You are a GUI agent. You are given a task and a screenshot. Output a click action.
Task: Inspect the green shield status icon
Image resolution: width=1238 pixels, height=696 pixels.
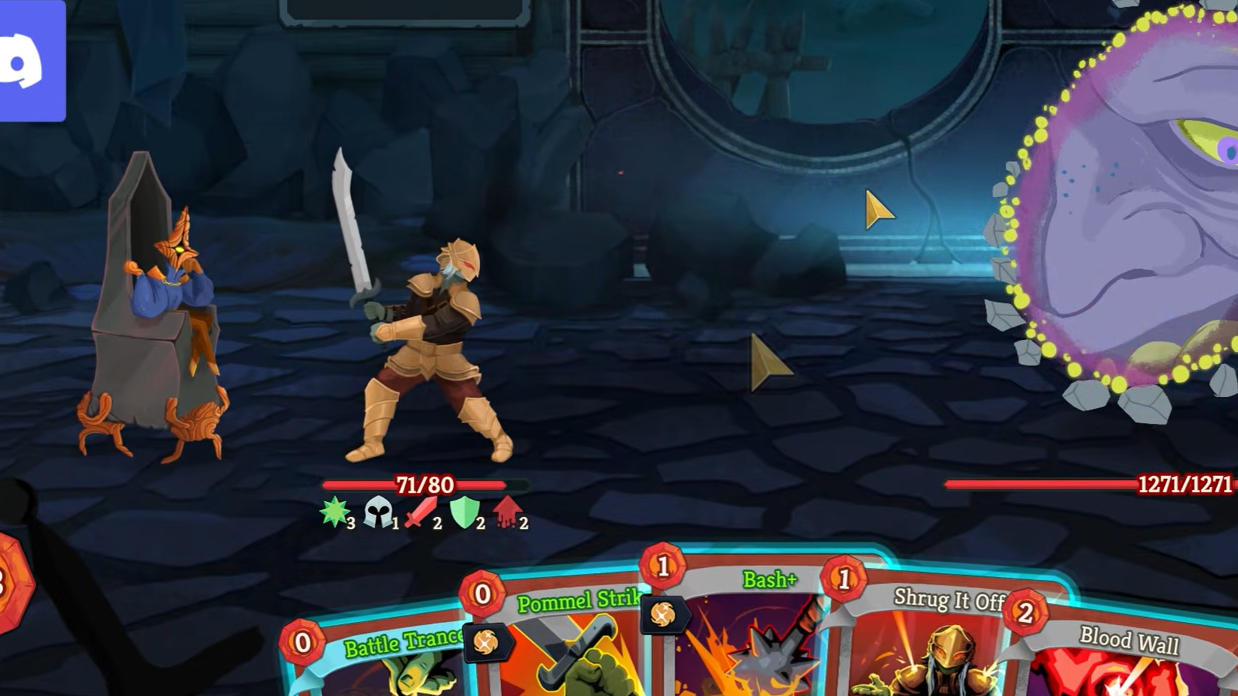point(464,512)
